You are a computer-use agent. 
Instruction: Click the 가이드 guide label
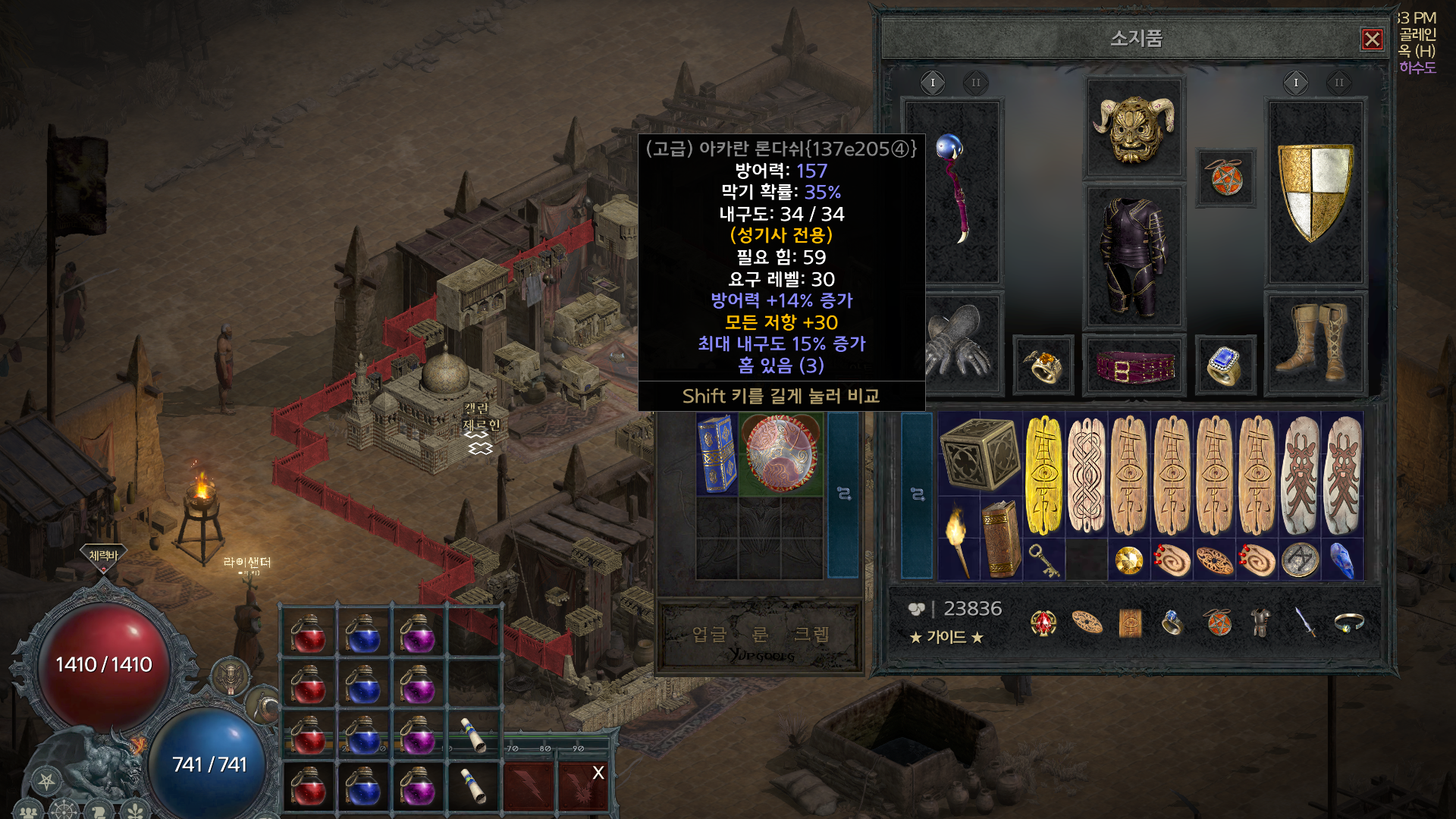tap(946, 638)
